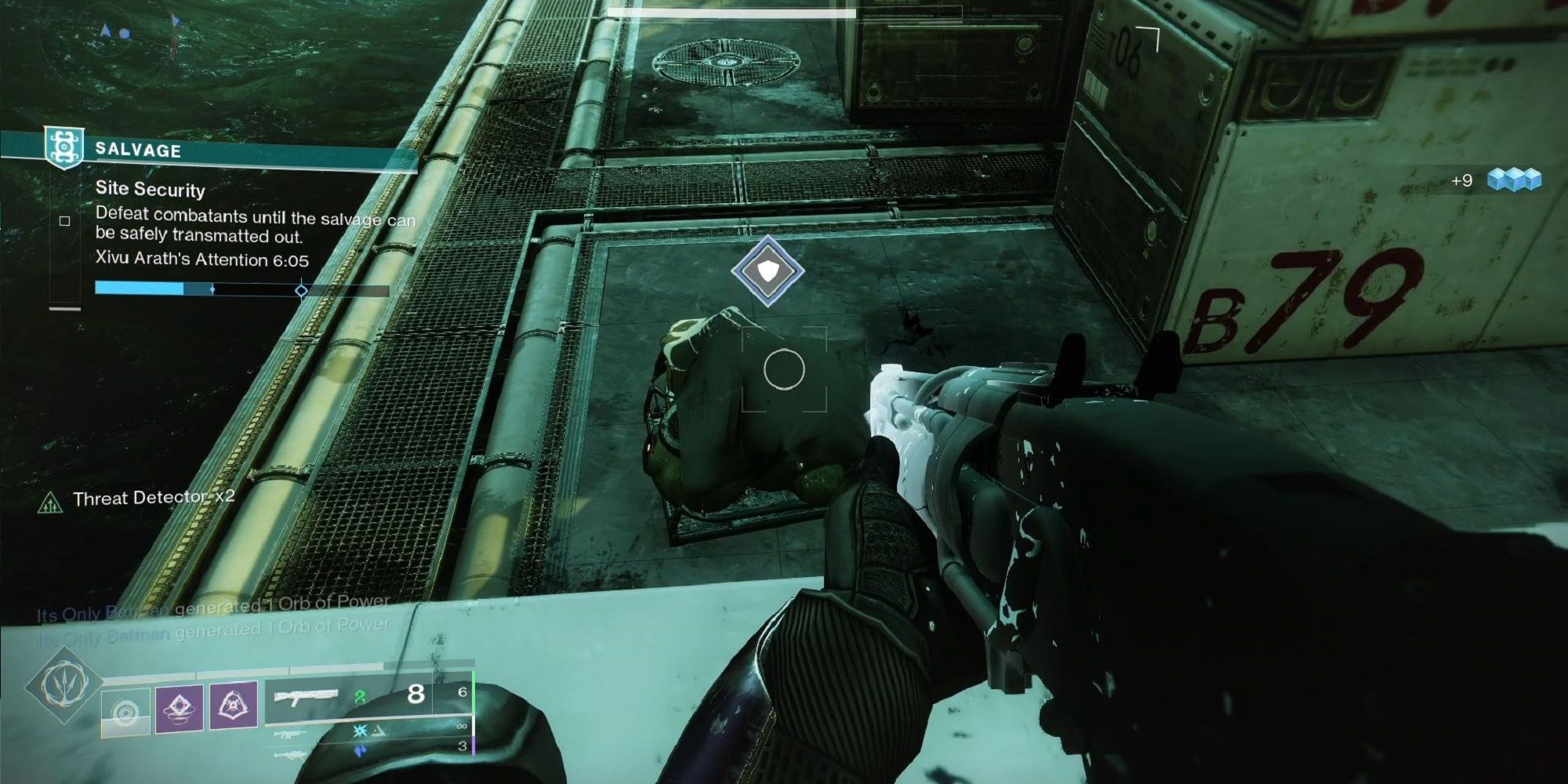Select the Salvage activity emblem icon
The width and height of the screenshot is (1568, 784).
coord(64,147)
